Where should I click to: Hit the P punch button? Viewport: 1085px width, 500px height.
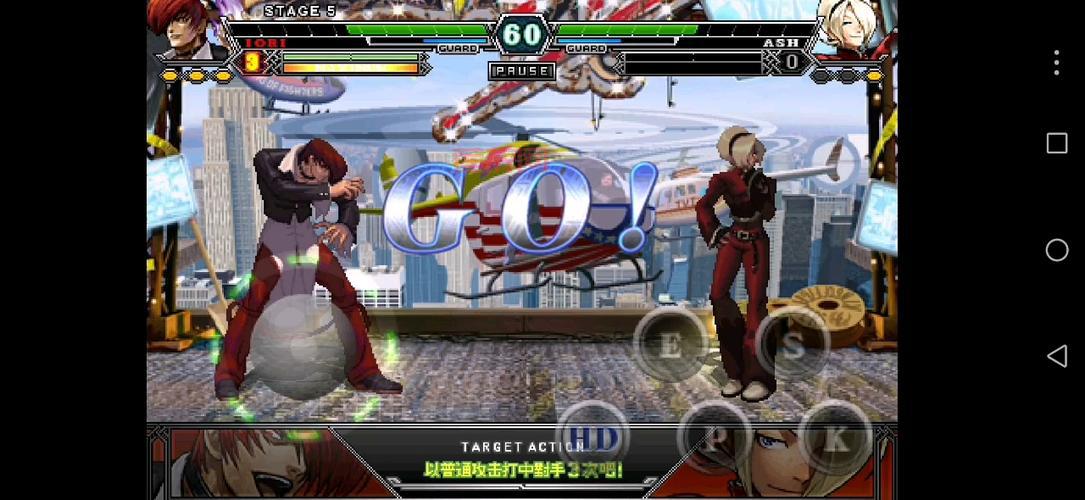[714, 437]
